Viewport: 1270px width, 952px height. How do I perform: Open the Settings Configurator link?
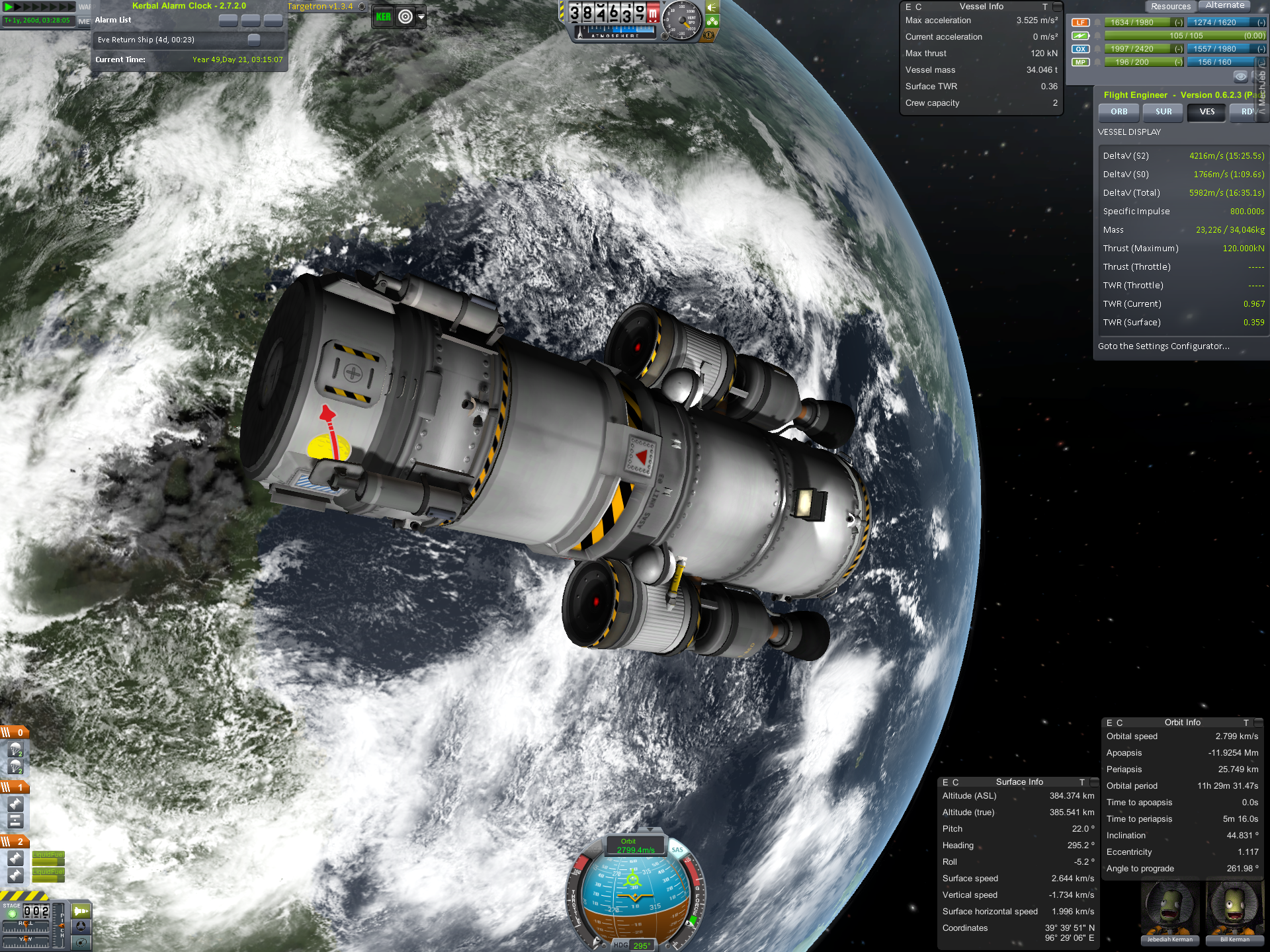coord(1164,346)
